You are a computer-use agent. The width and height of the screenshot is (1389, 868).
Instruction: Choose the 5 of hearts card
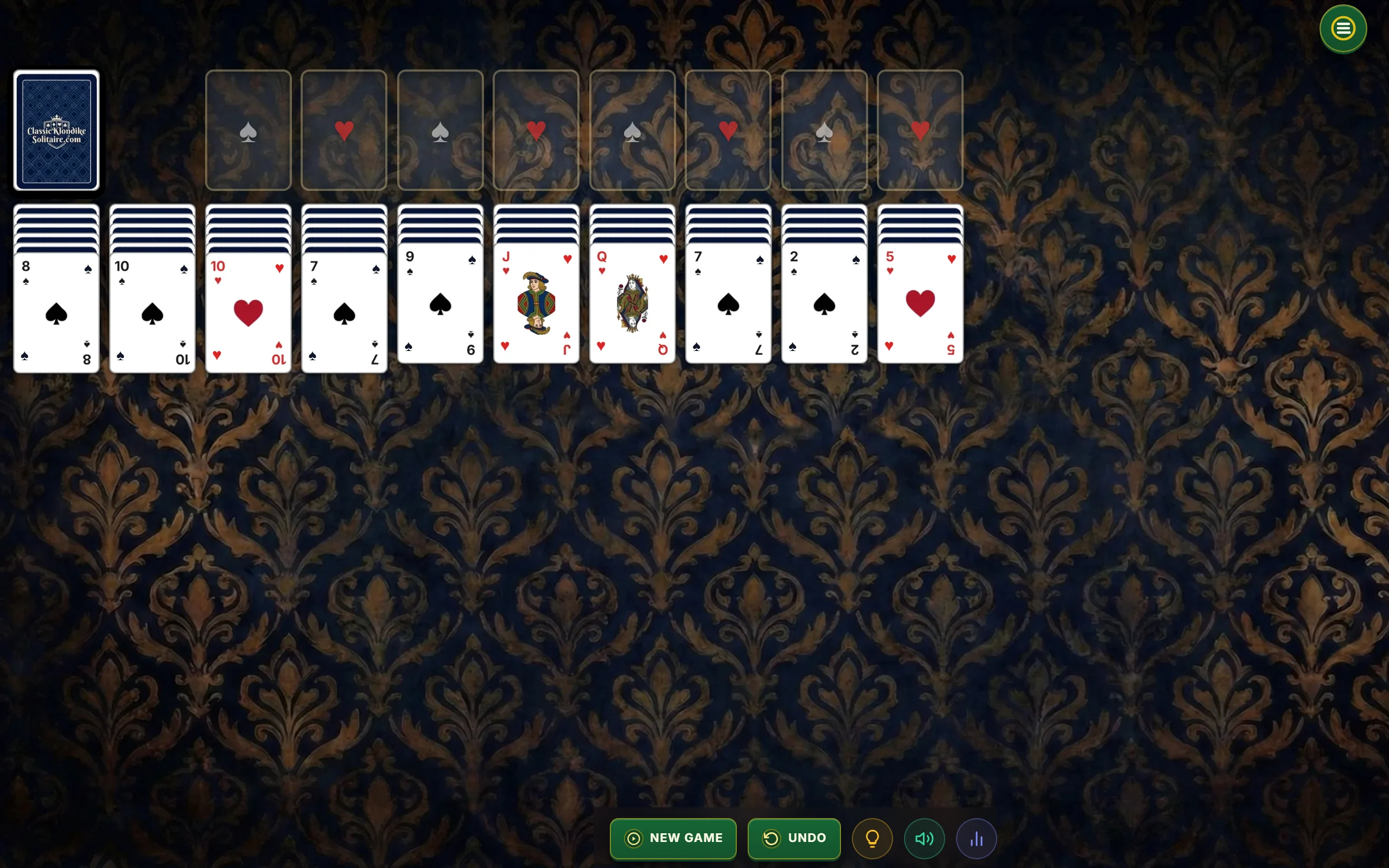pos(920,304)
